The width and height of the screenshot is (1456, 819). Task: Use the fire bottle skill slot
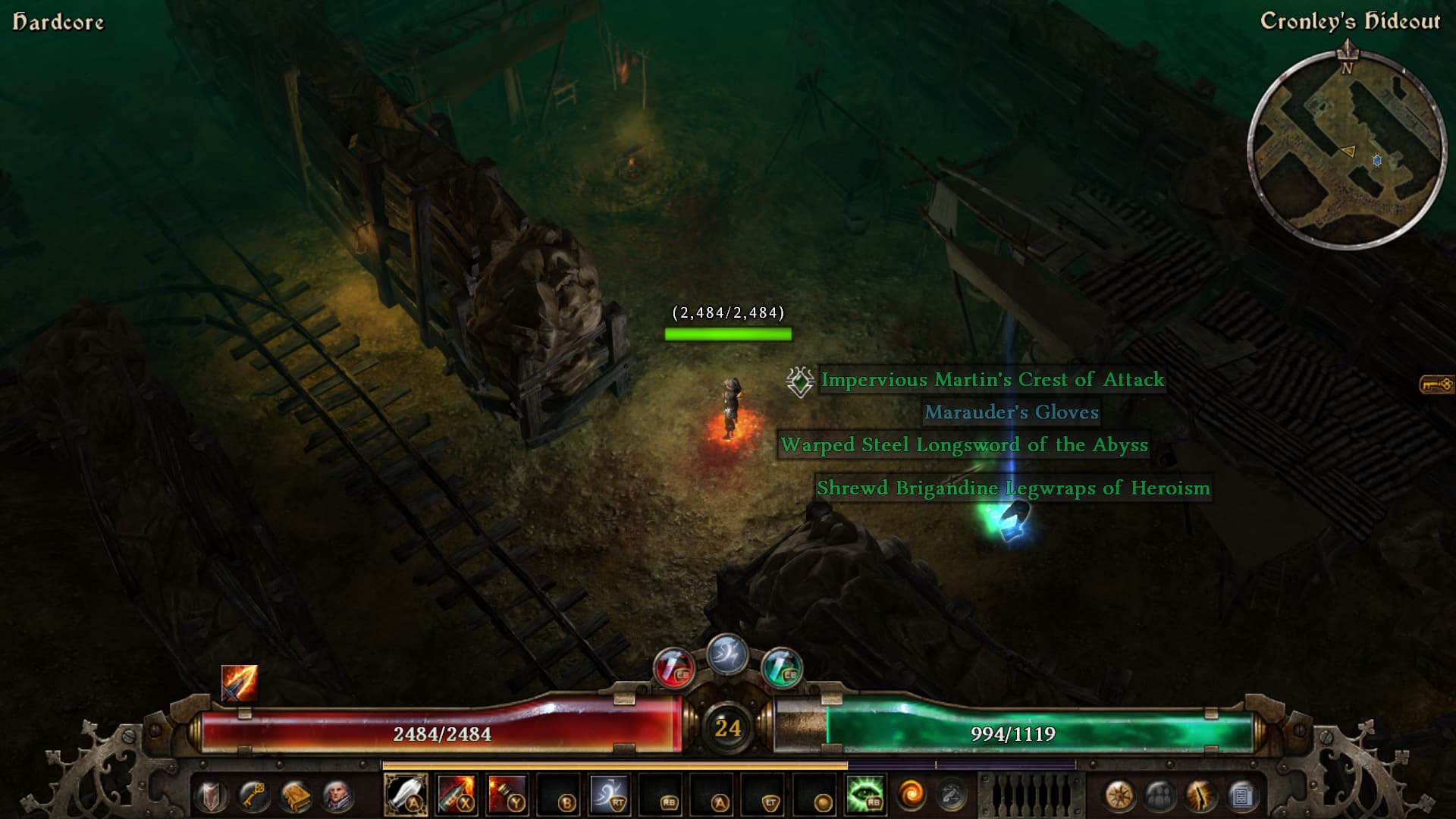tap(507, 795)
